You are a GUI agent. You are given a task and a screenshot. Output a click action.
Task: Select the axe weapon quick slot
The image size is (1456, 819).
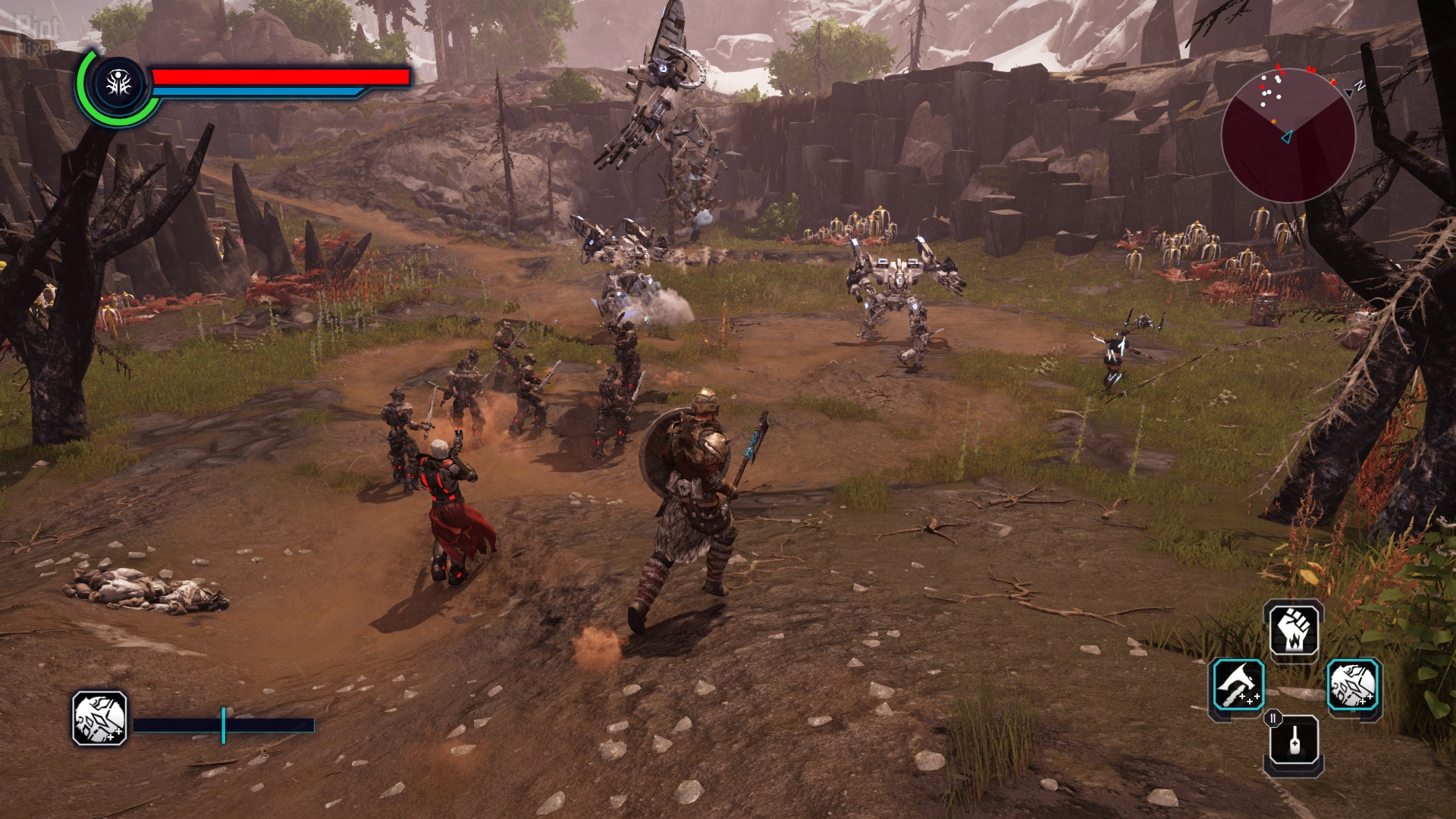(x=1238, y=686)
